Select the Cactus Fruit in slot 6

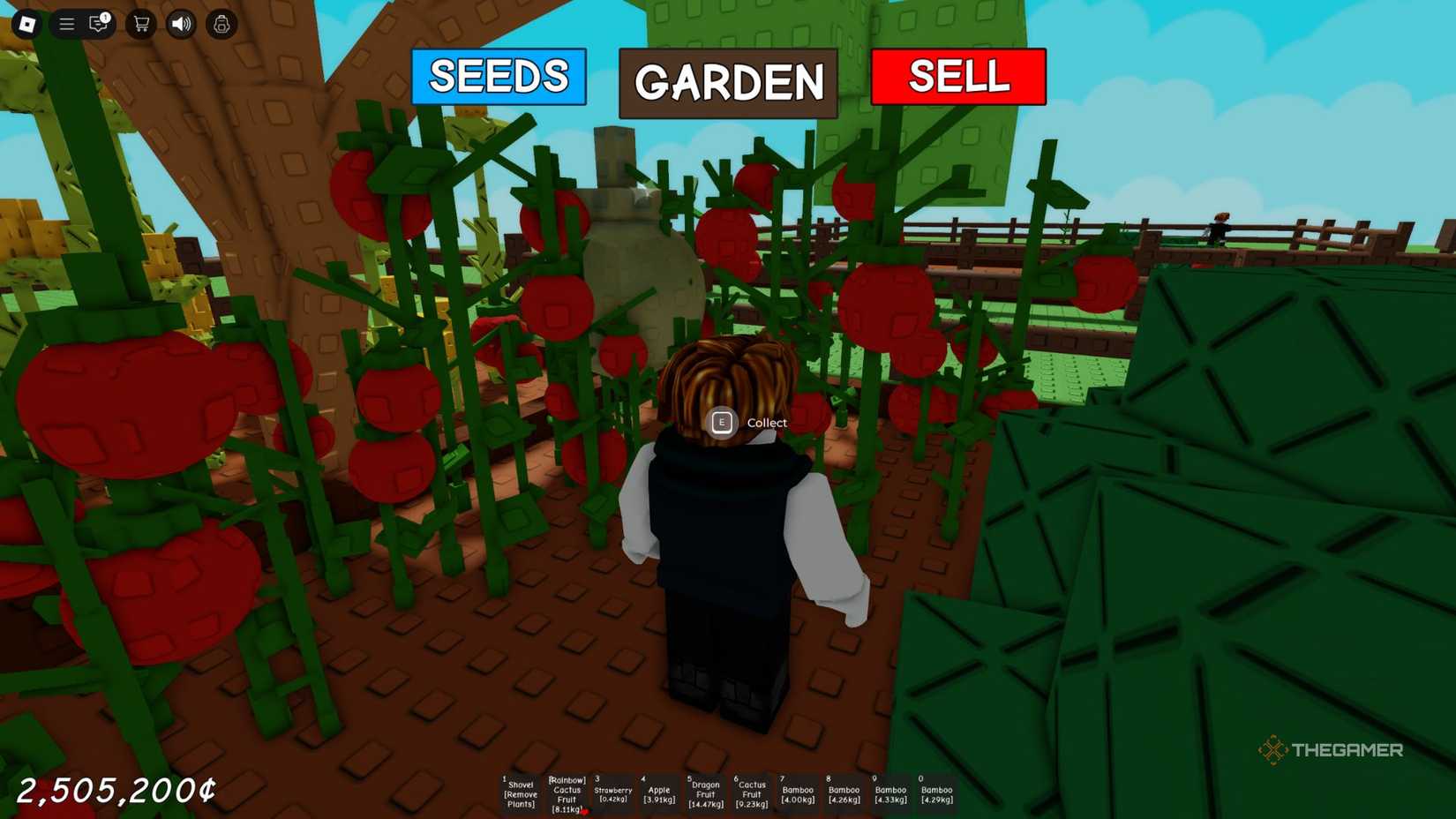pos(751,794)
